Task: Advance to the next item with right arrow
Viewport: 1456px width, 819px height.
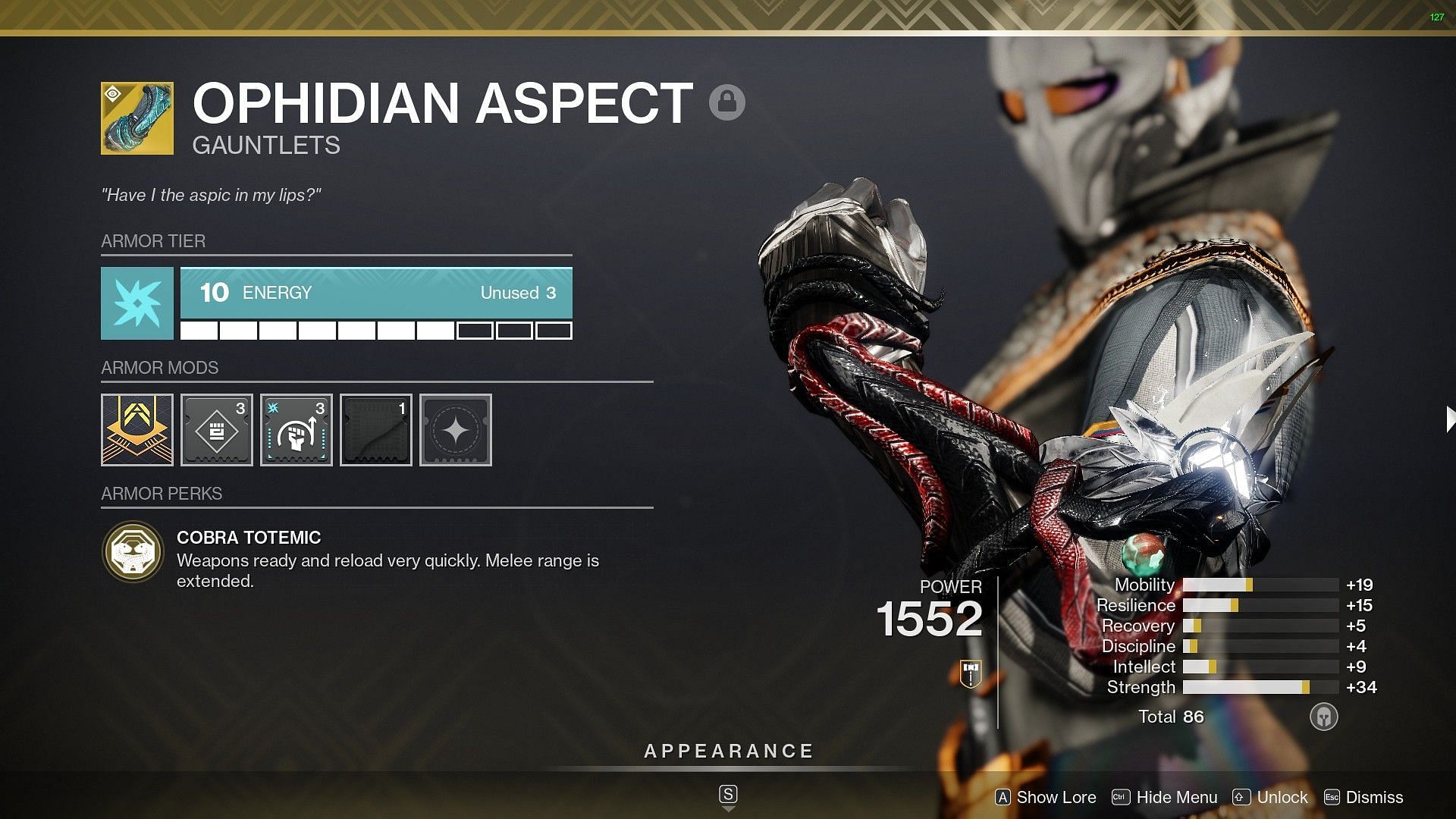Action: click(x=1449, y=419)
